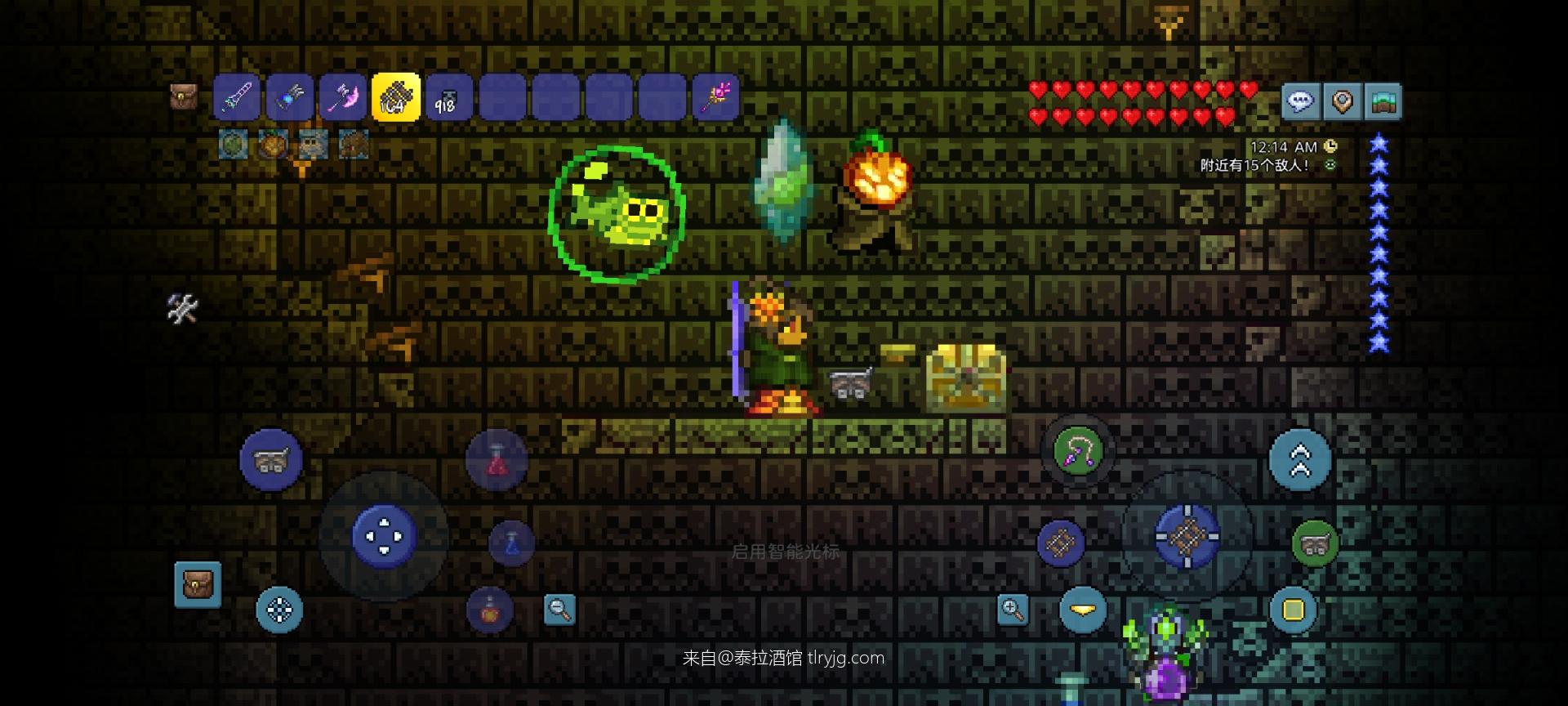Select the pink hamaxe hotbar slot

click(x=343, y=99)
